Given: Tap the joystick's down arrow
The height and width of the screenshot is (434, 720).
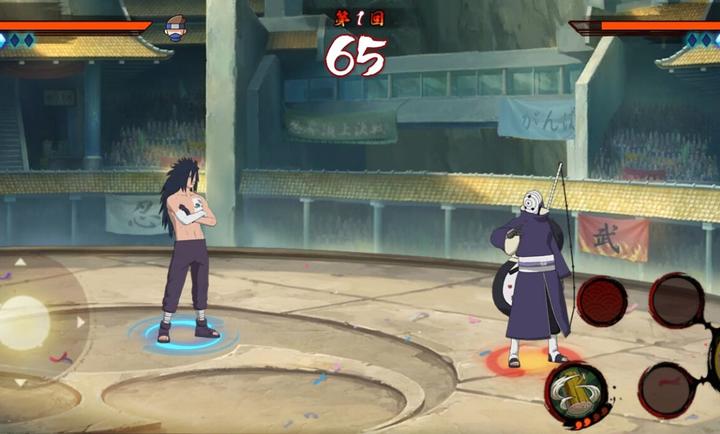Looking at the screenshot, I should (20, 381).
